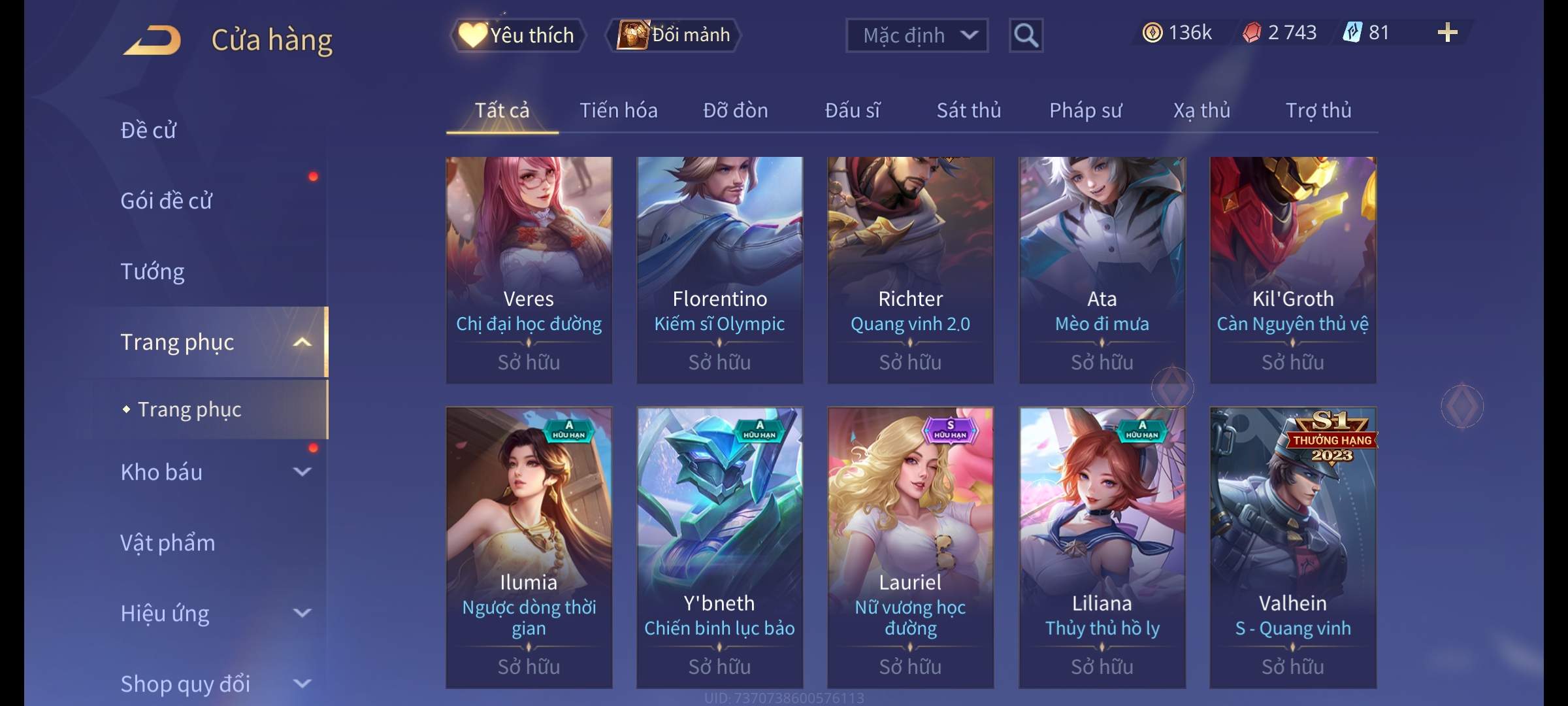Select the Sát thủ category tab

(x=968, y=110)
